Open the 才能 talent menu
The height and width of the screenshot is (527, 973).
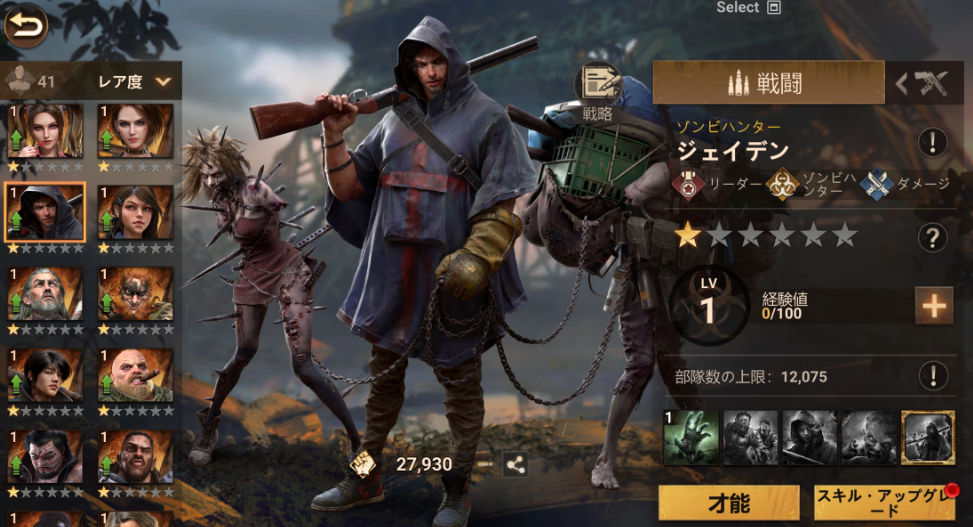[x=729, y=503]
